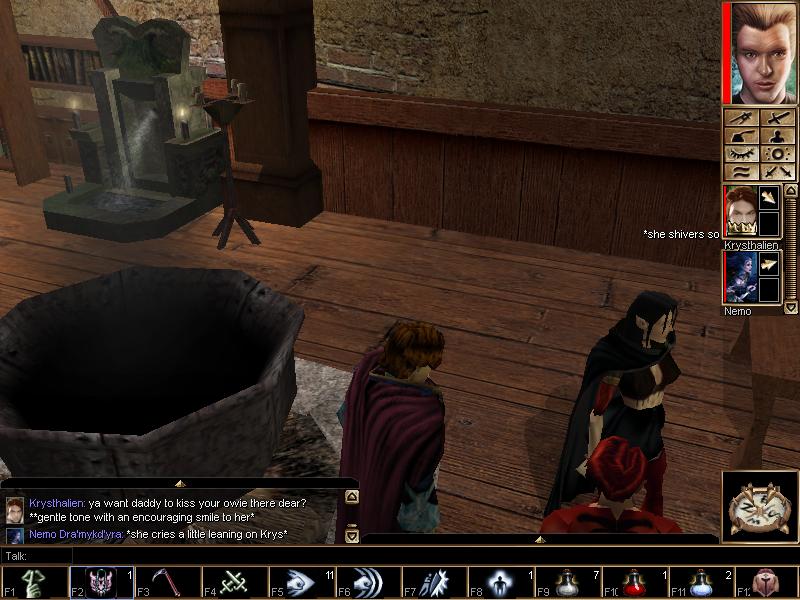
Task: Use the F1 ankh quickslot
Action: point(34,582)
